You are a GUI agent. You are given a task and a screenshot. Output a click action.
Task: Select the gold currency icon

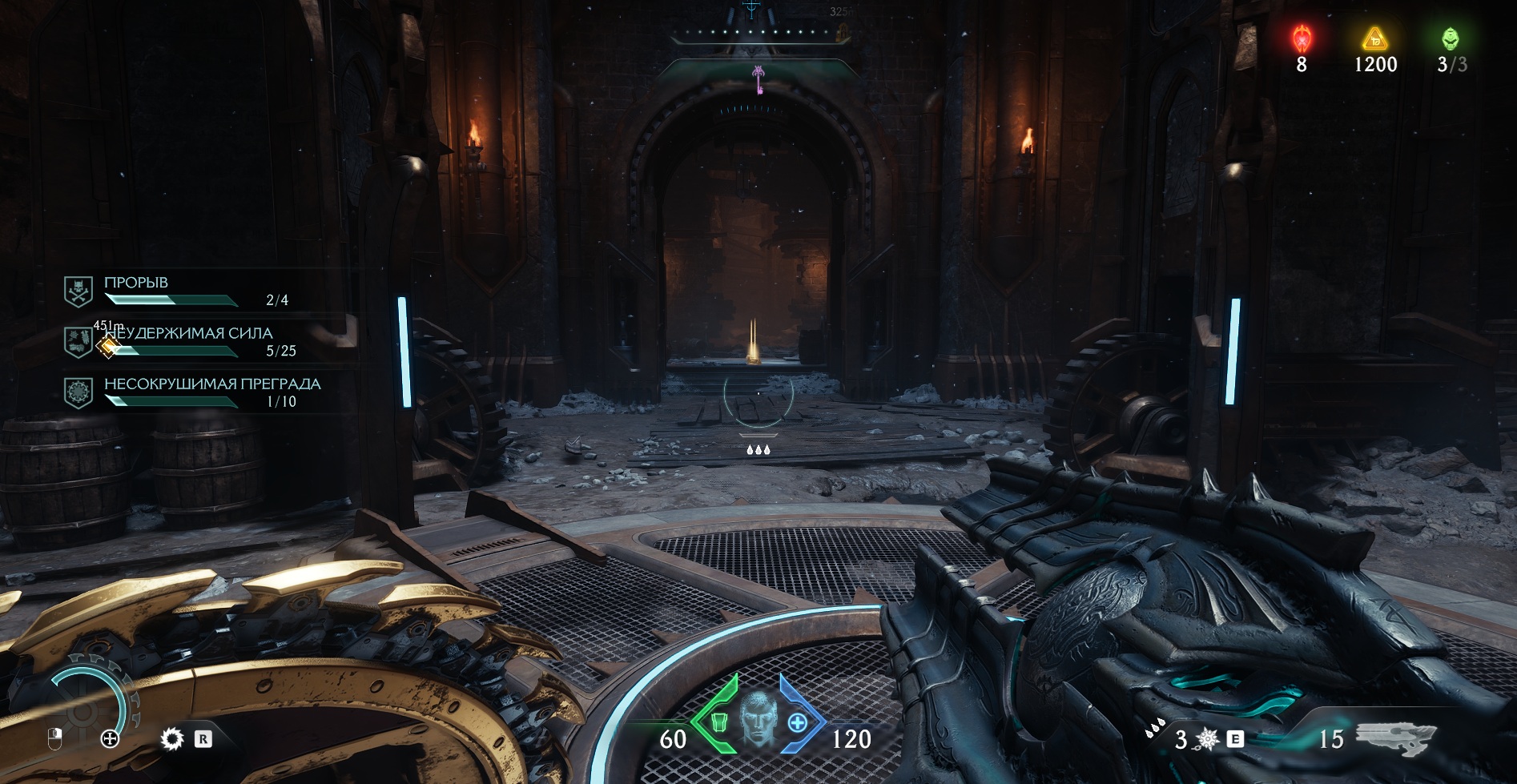click(1375, 38)
